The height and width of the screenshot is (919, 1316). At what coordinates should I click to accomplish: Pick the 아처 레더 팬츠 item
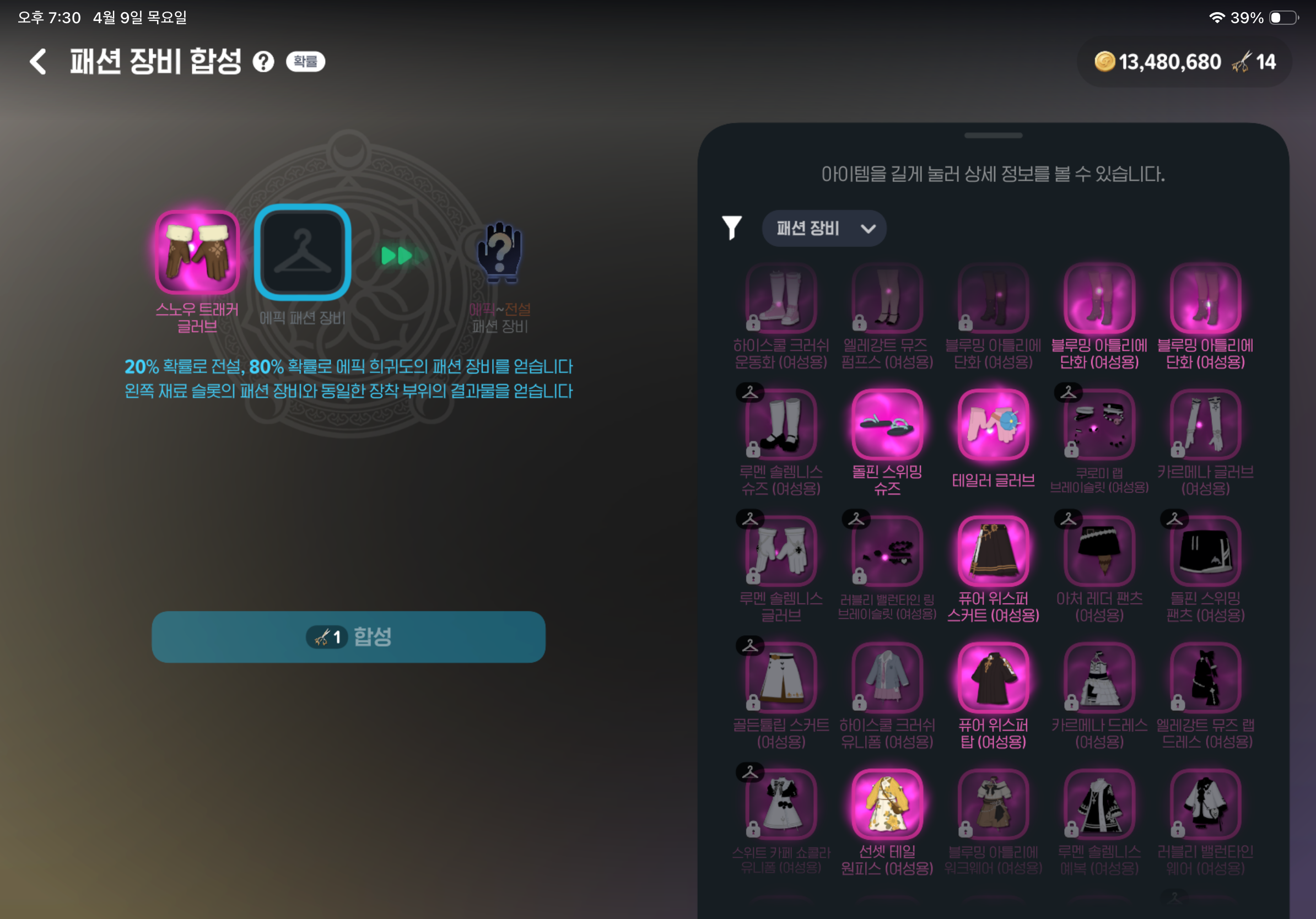click(1099, 552)
